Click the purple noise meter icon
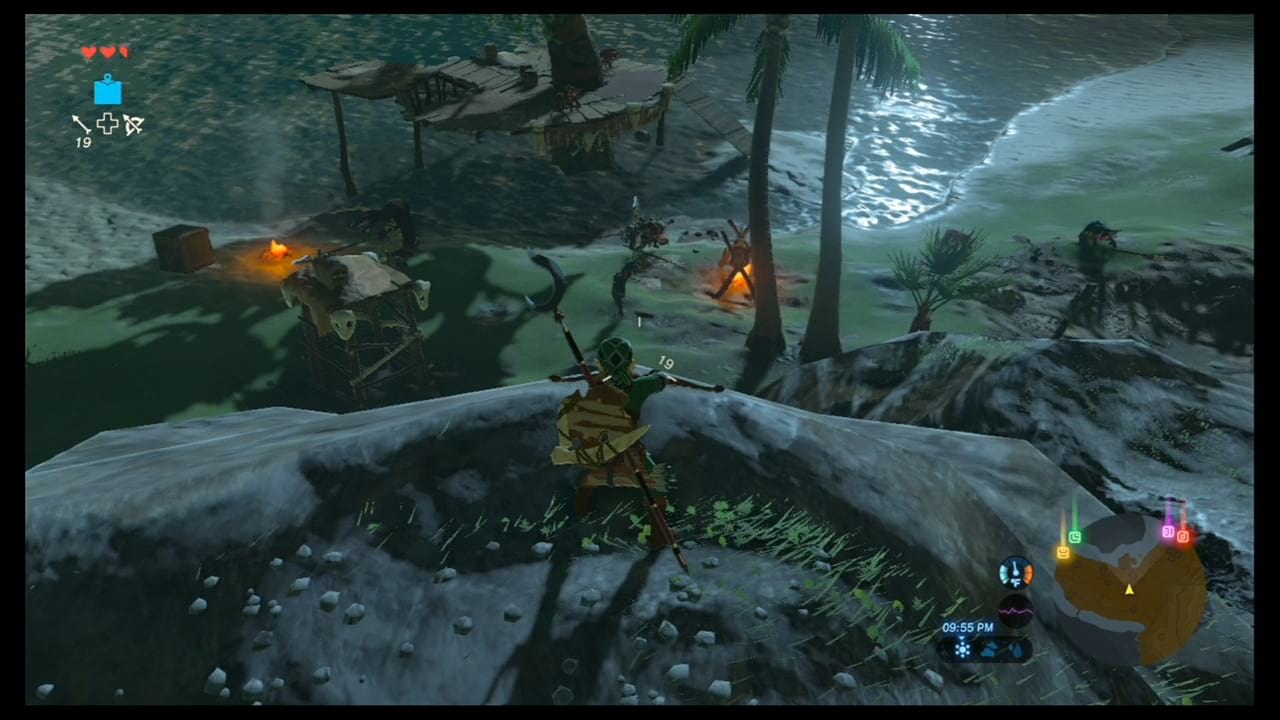Screen dimensions: 1280x720 coord(1016,610)
